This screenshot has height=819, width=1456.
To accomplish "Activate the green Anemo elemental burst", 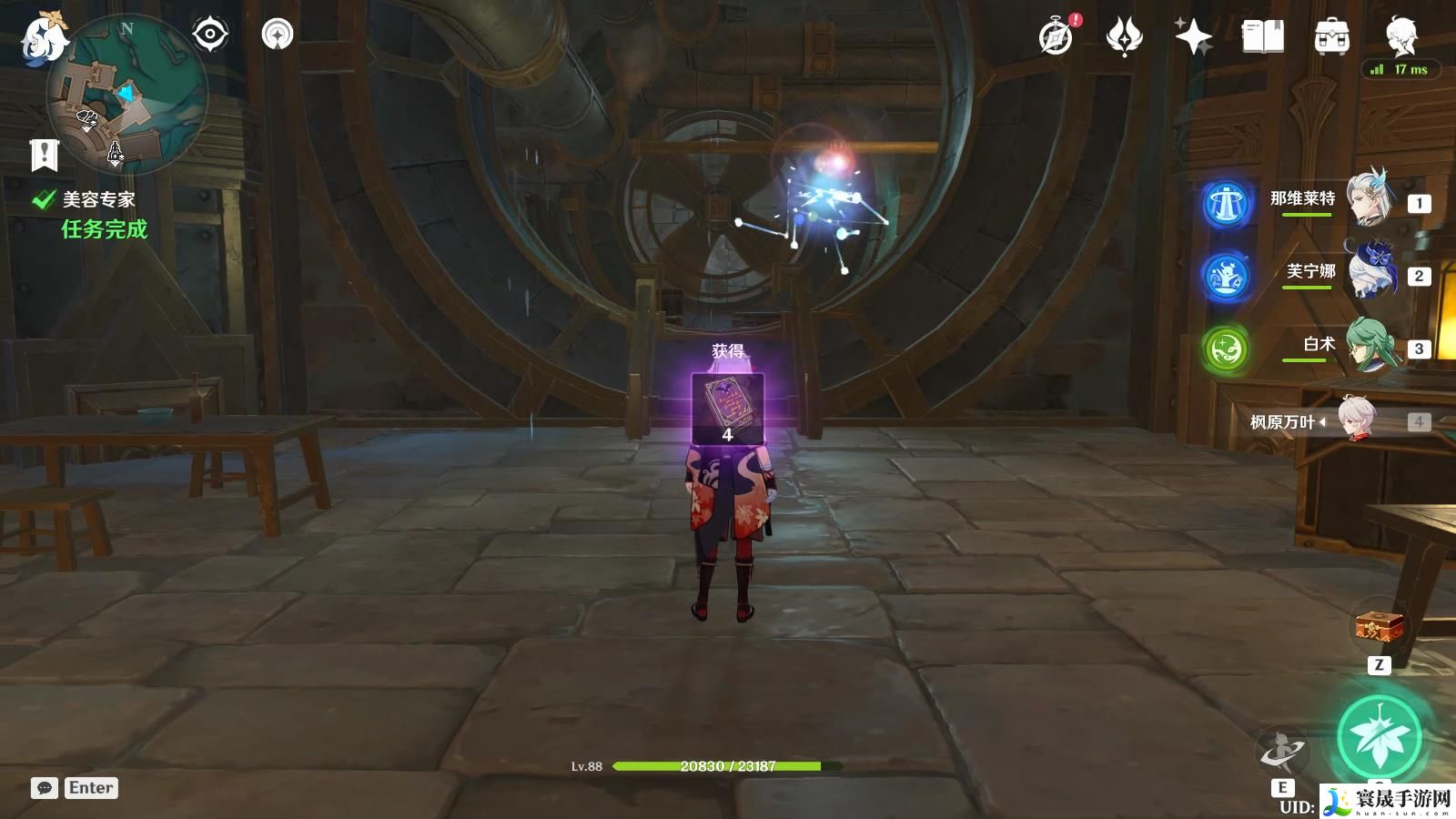I will click(x=1380, y=739).
